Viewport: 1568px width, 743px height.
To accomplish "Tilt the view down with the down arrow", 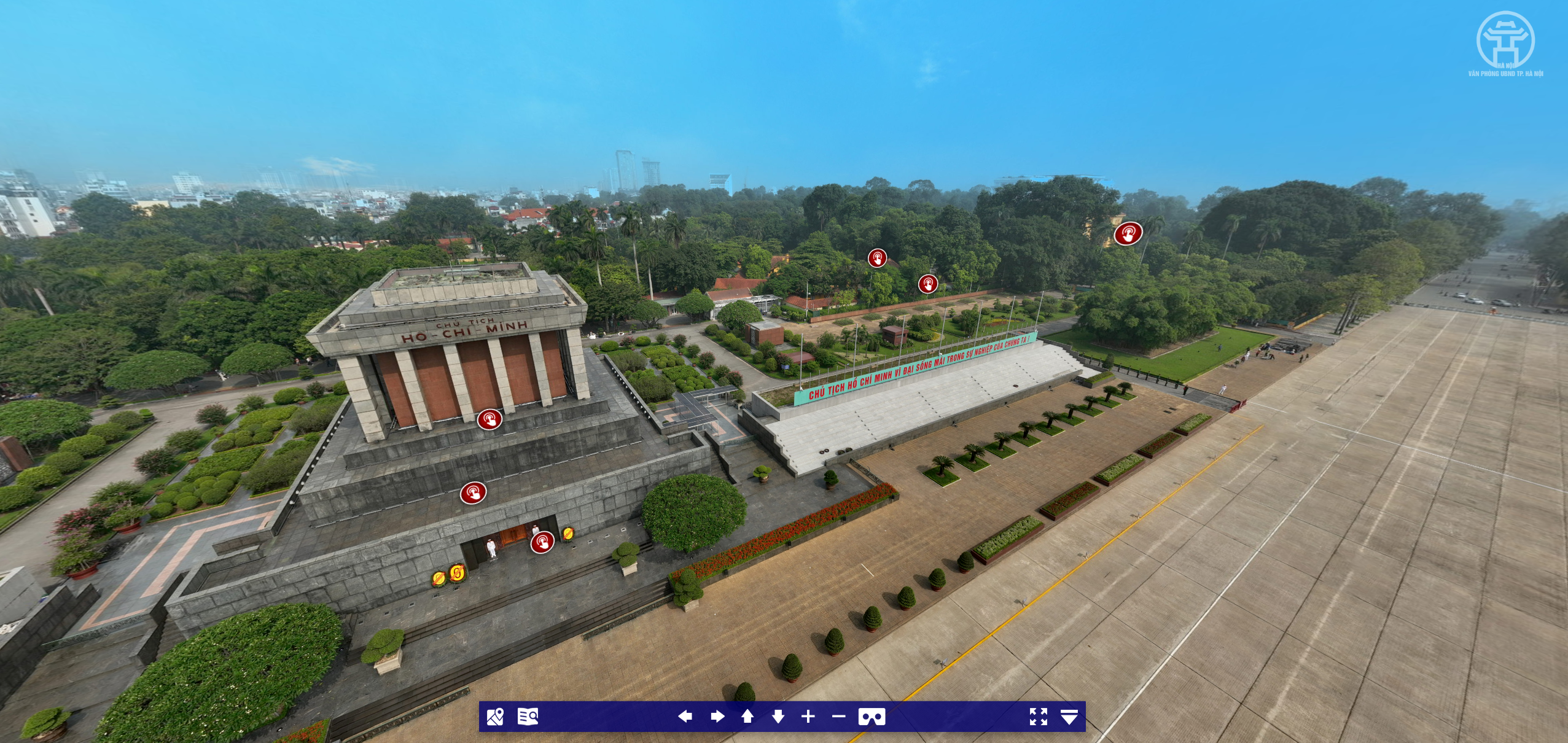I will (778, 717).
